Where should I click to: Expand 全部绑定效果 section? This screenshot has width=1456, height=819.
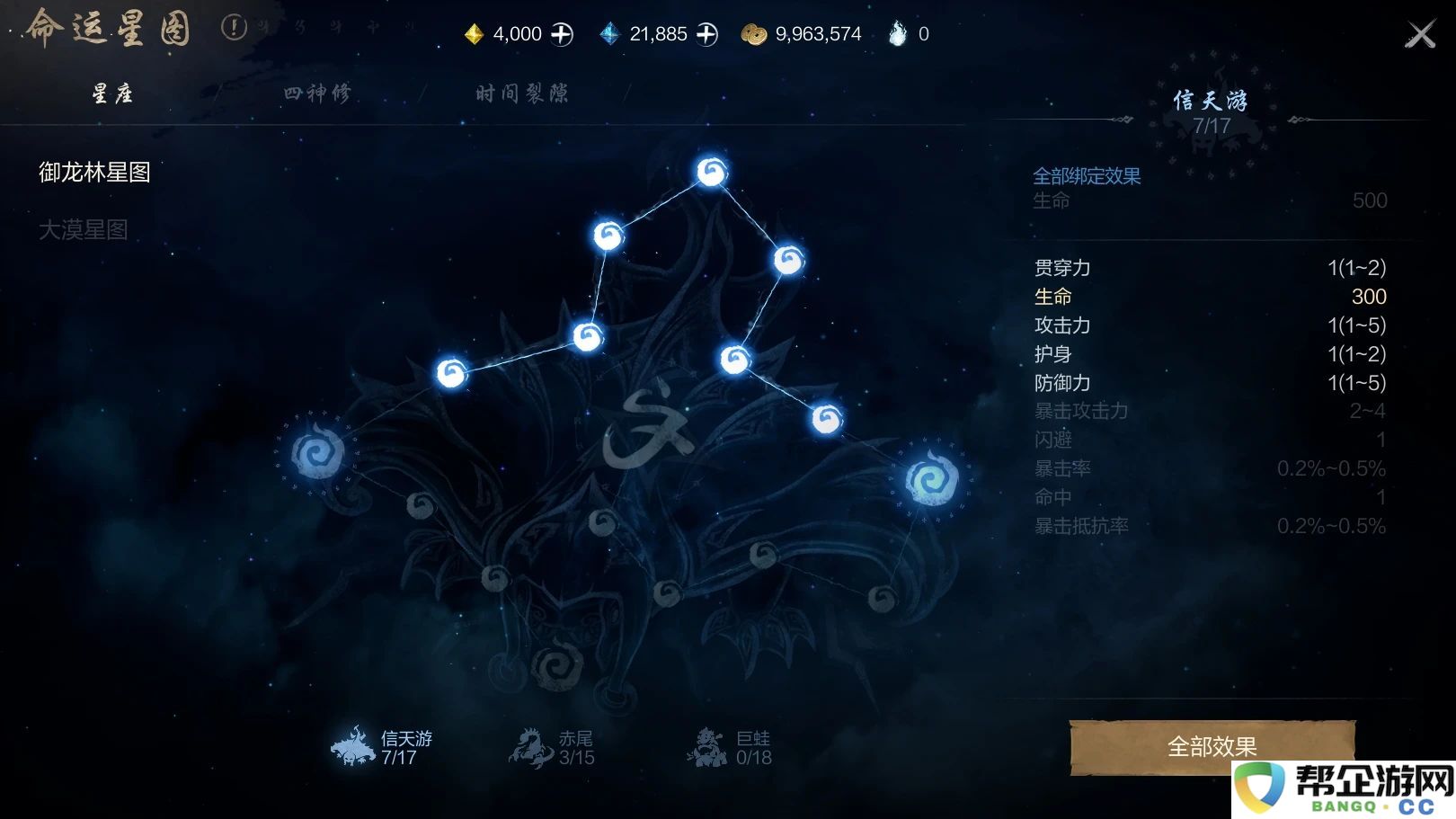tap(1088, 176)
